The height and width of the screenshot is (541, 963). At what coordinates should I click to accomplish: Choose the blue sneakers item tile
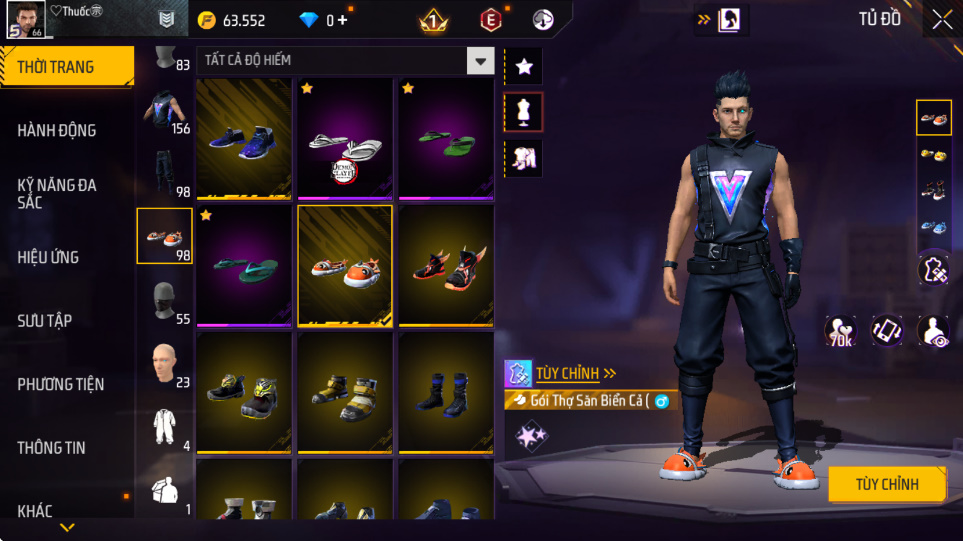[244, 139]
